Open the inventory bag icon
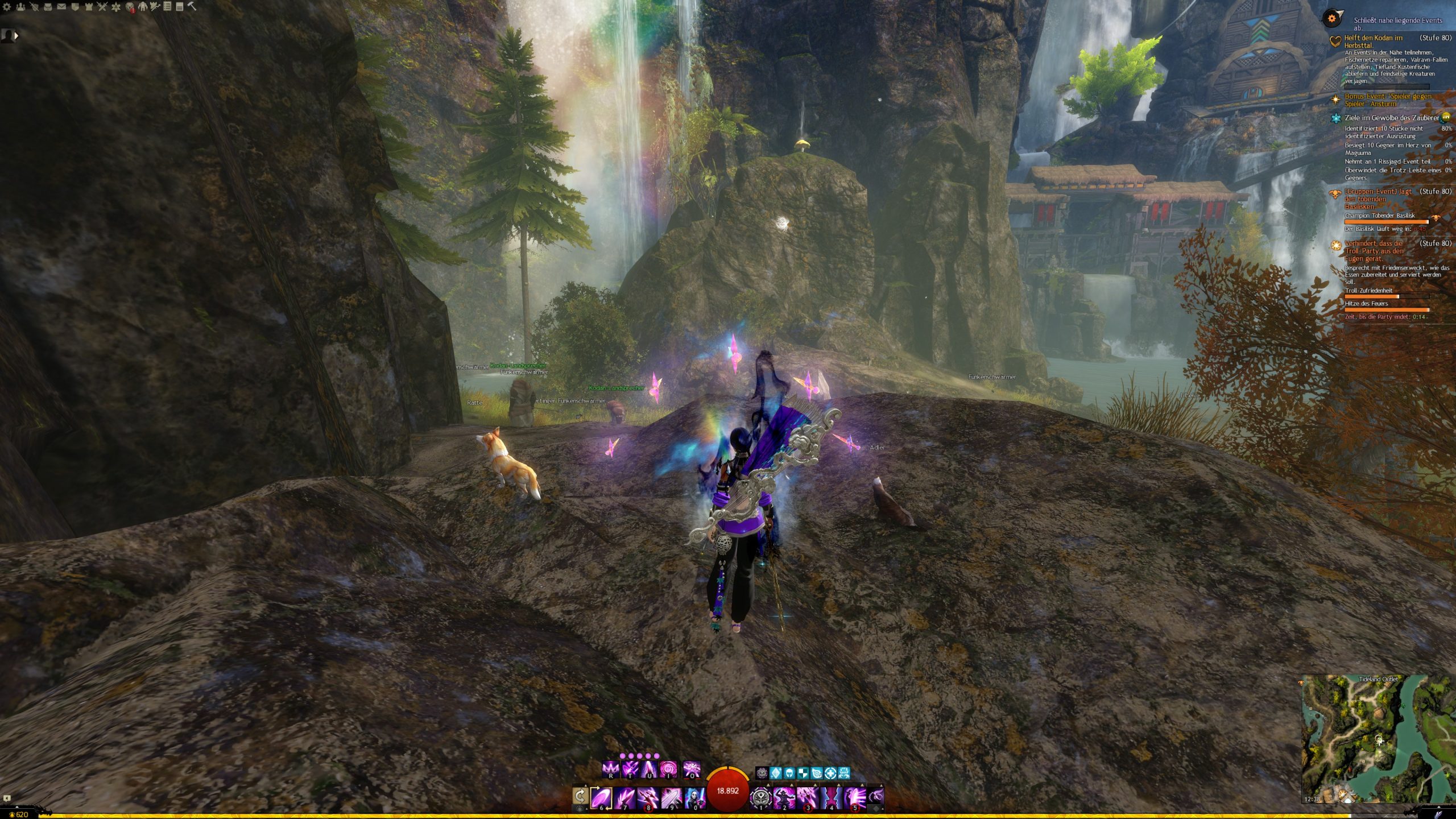Viewport: 1456px width, 819px height. click(48, 7)
